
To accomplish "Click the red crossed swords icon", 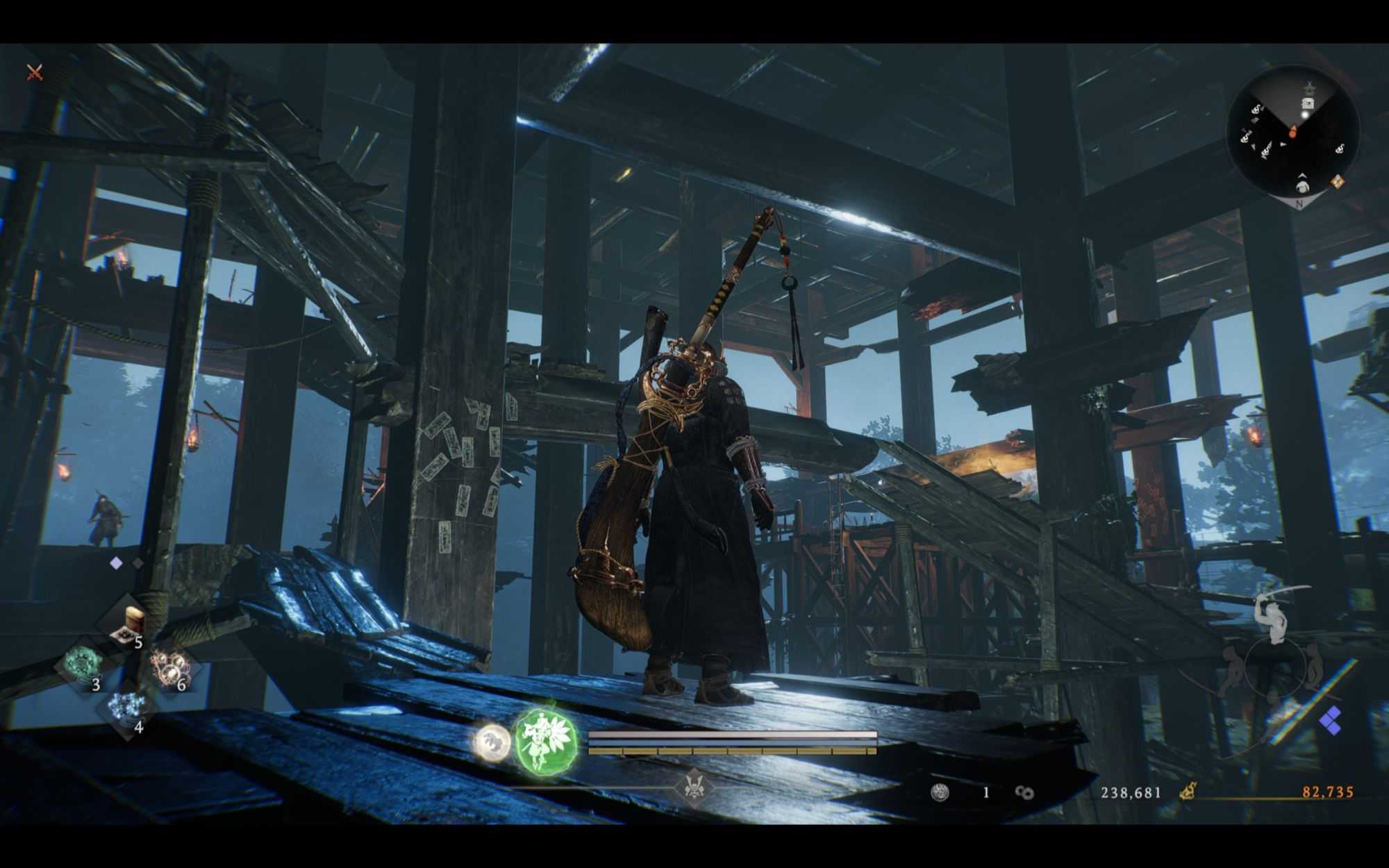I will click(x=35, y=72).
